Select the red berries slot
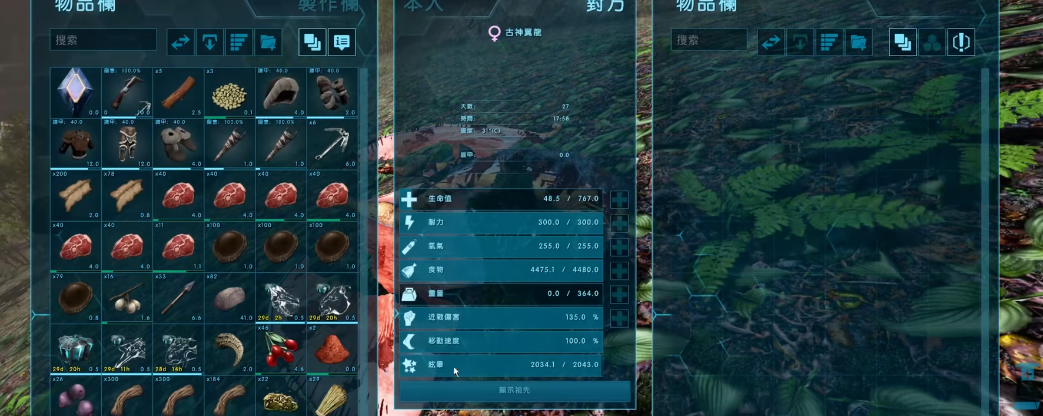This screenshot has height=416, width=1043. [x=281, y=350]
